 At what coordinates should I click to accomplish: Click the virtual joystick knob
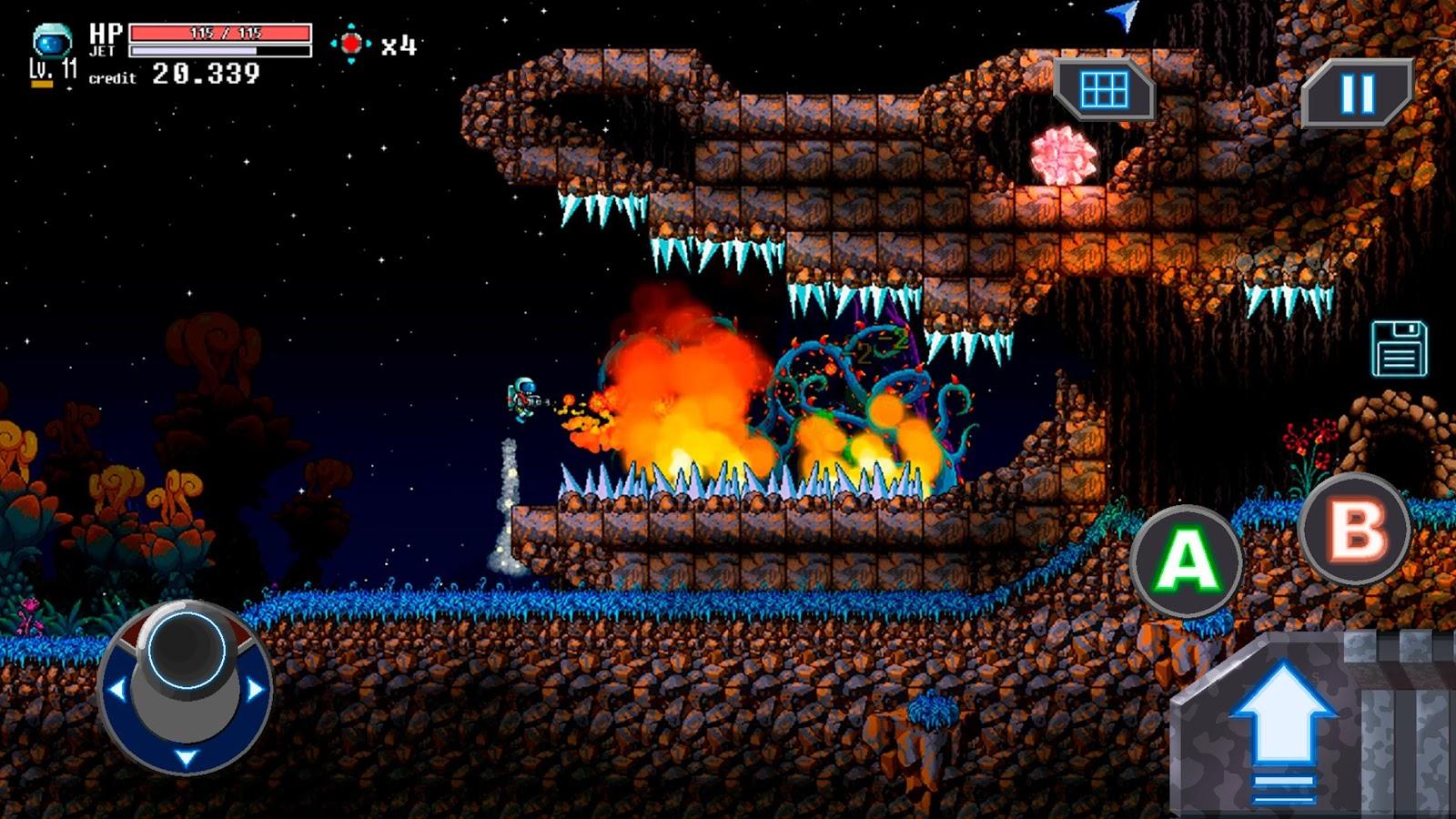pyautogui.click(x=186, y=649)
